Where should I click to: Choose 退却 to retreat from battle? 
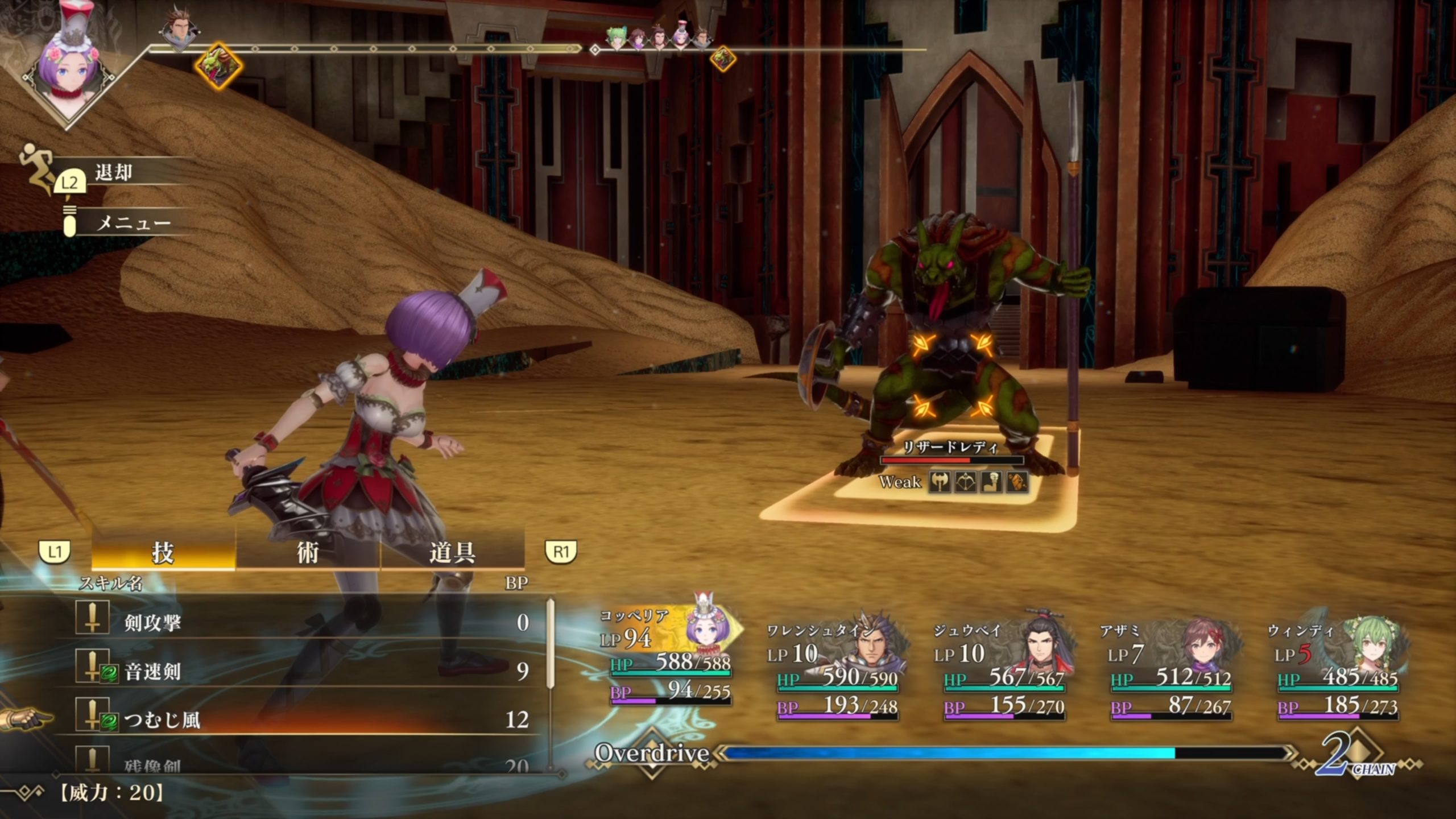coord(114,172)
